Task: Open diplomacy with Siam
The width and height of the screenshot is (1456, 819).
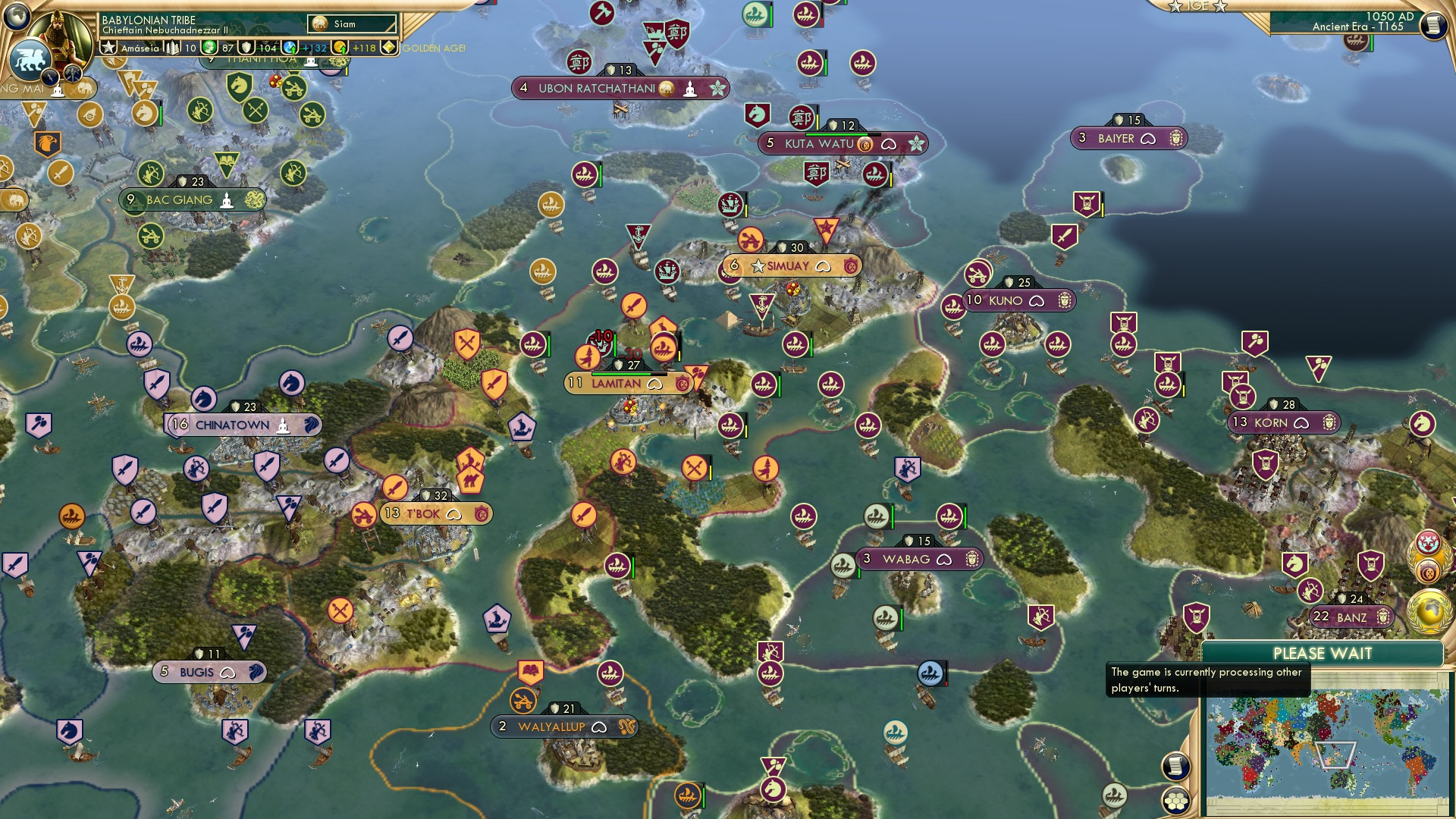Action: tap(337, 23)
